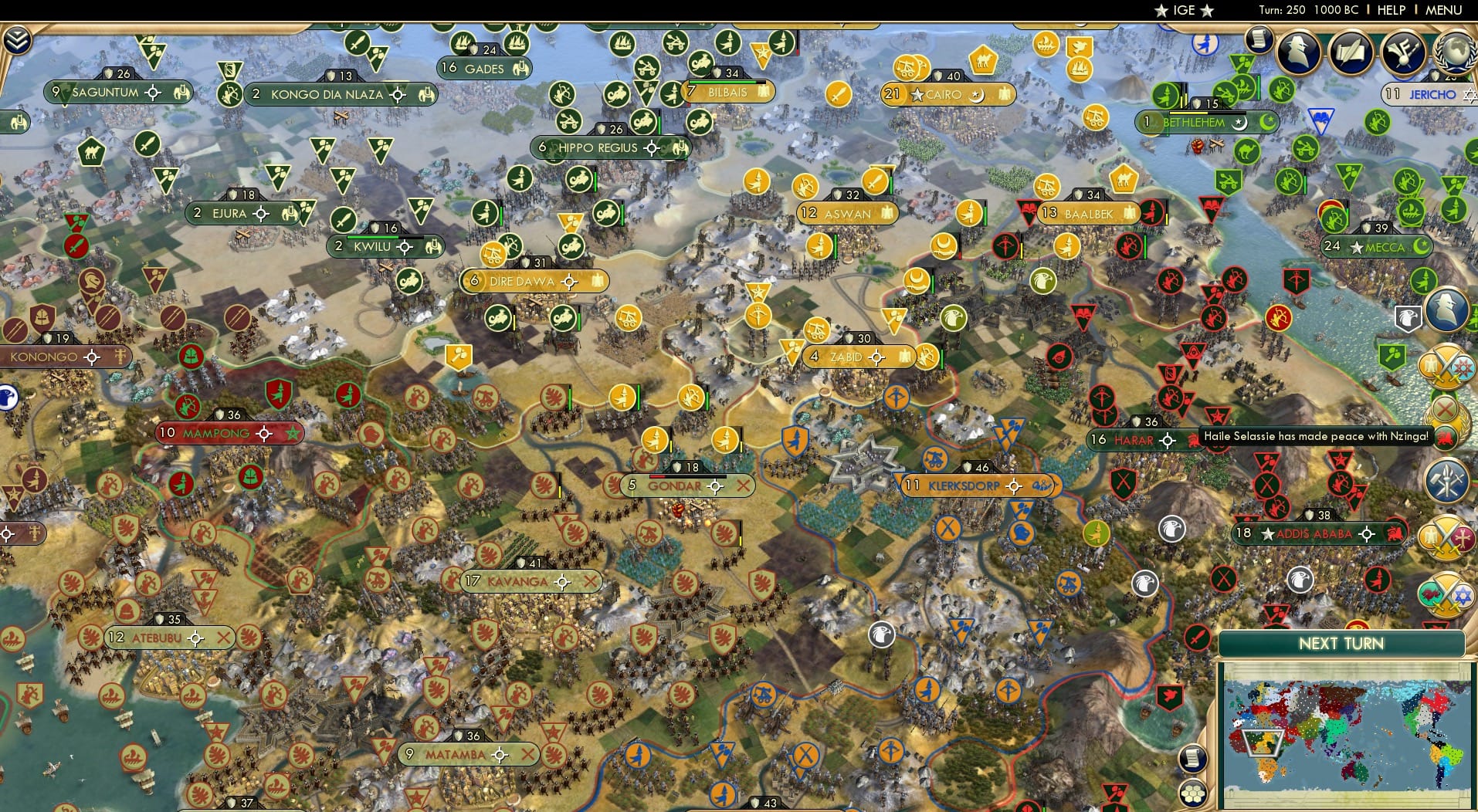
Task: Click the crossed-swords war declaration notification
Action: (1449, 366)
